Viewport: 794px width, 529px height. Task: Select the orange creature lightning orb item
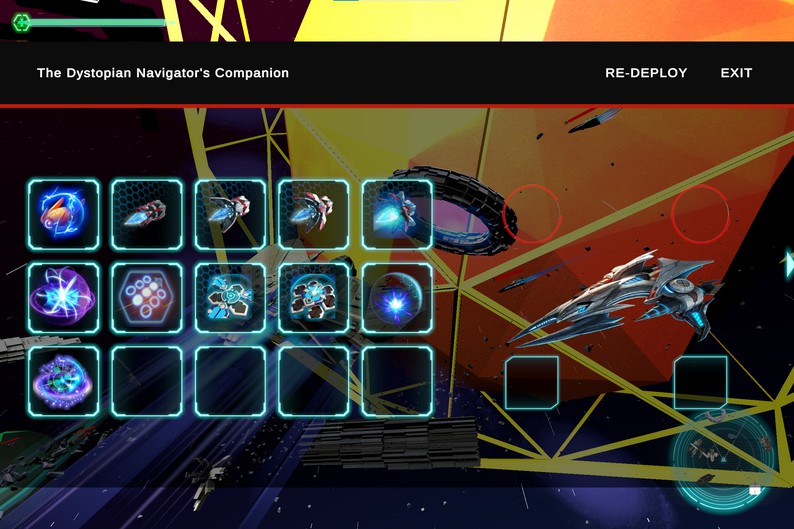coord(64,215)
